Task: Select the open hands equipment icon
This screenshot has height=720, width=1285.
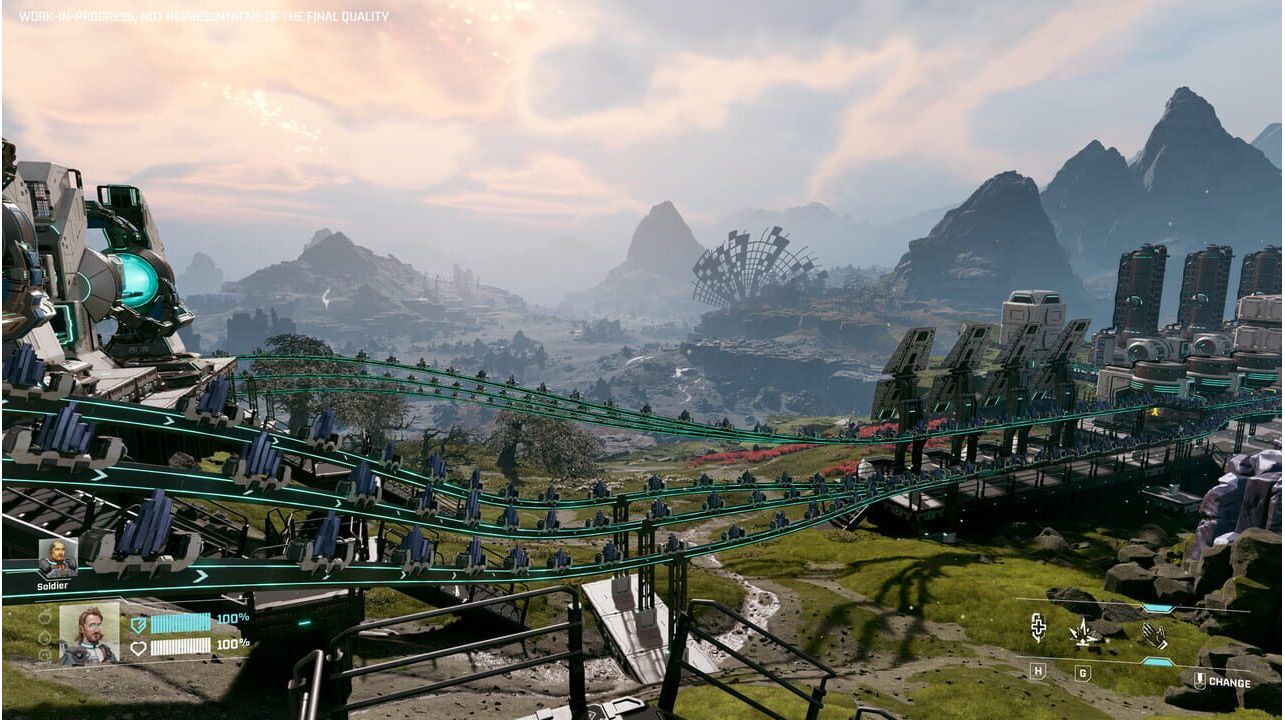Action: 1154,635
